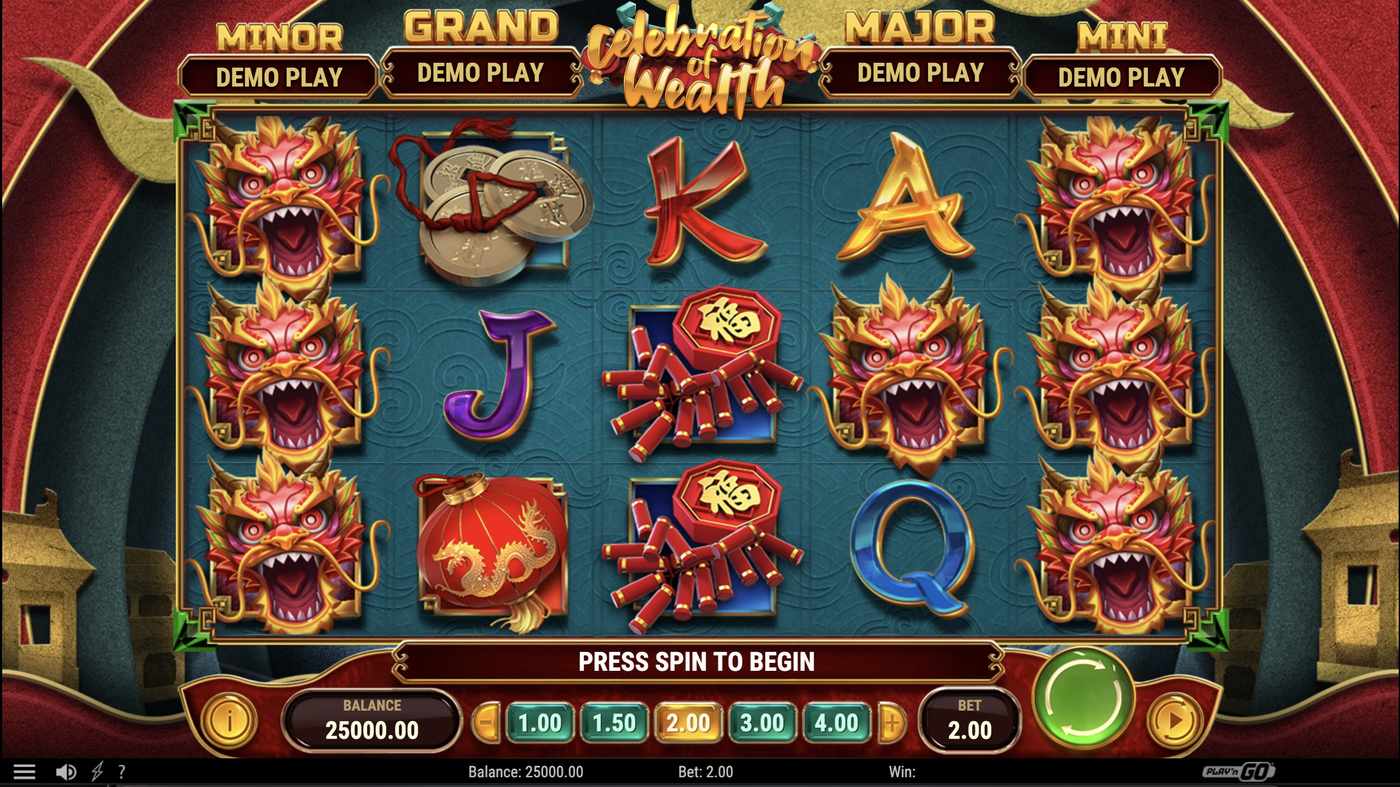Choose the 1.50 bet option
Image resolution: width=1400 pixels, height=787 pixels.
coord(614,720)
